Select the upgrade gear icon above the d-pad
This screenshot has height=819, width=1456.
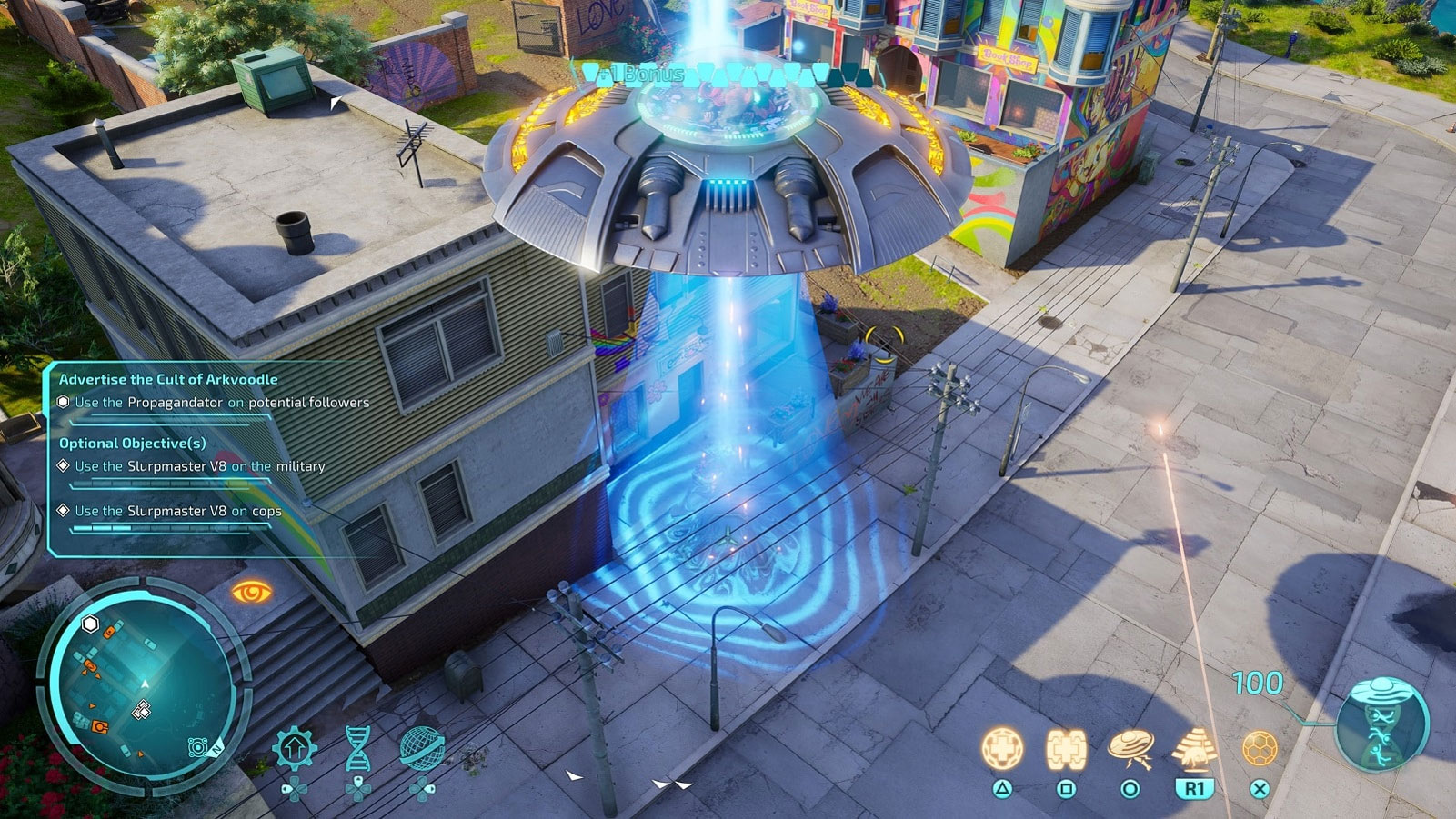(x=294, y=746)
